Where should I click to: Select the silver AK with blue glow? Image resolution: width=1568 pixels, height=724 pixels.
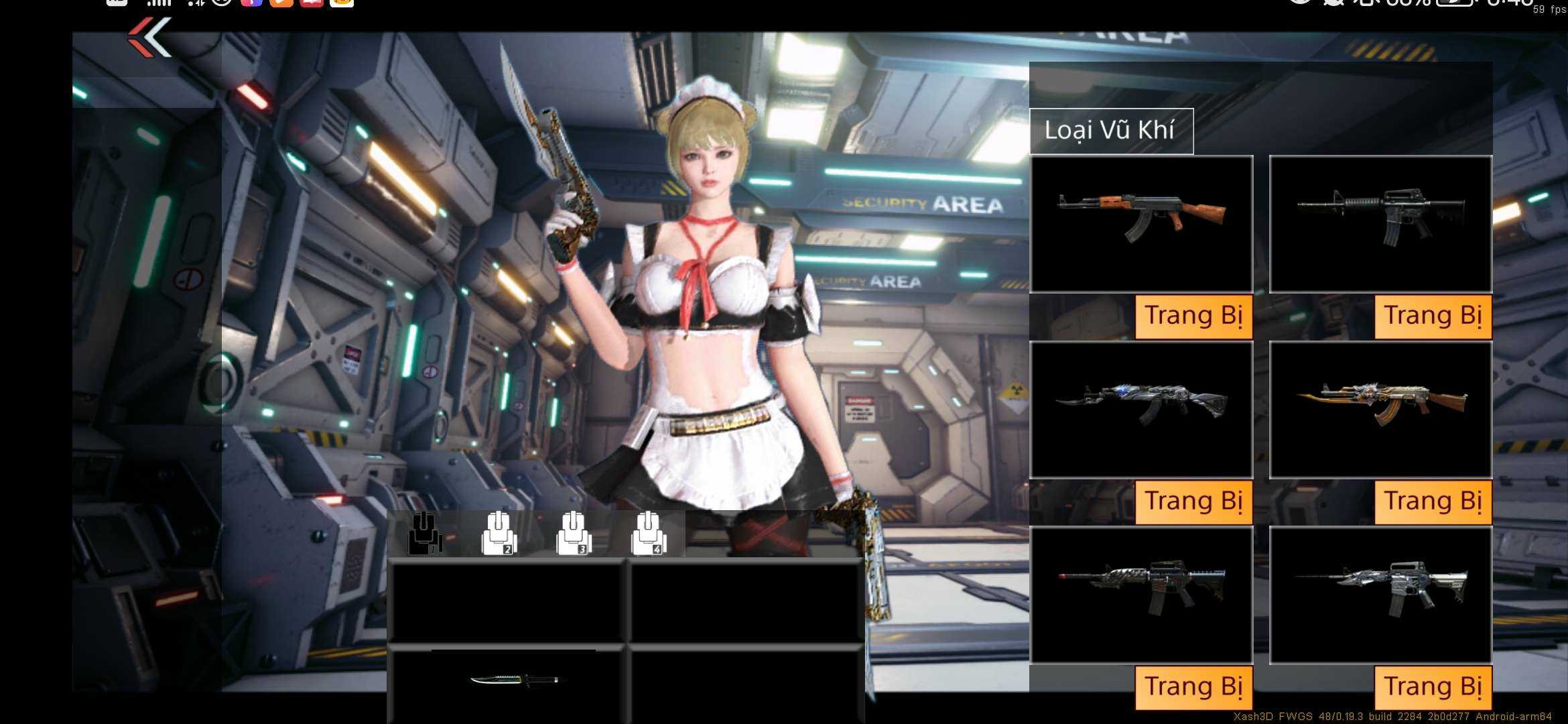point(1141,410)
